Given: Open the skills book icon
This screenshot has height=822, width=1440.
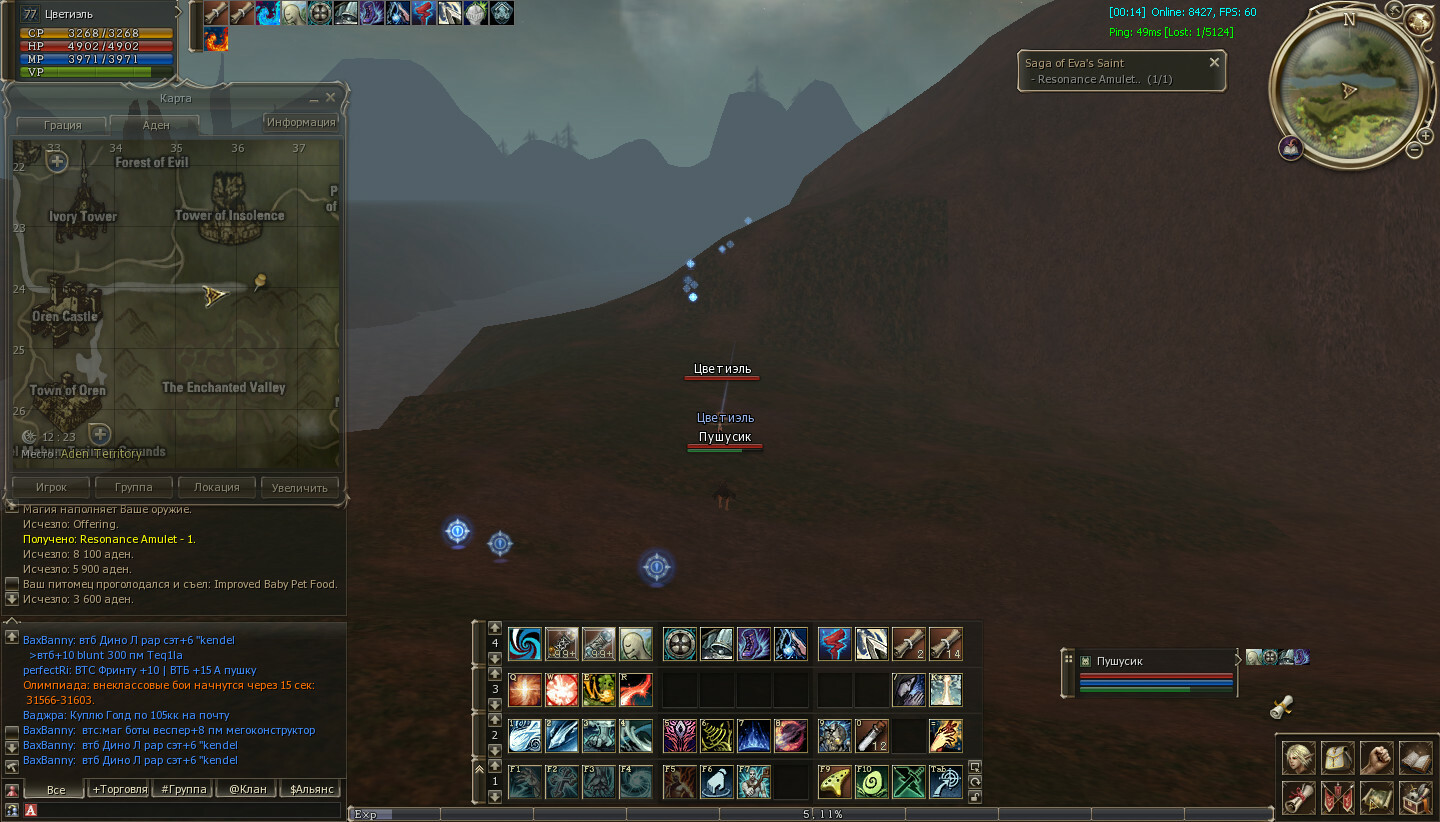Looking at the screenshot, I should (1415, 757).
